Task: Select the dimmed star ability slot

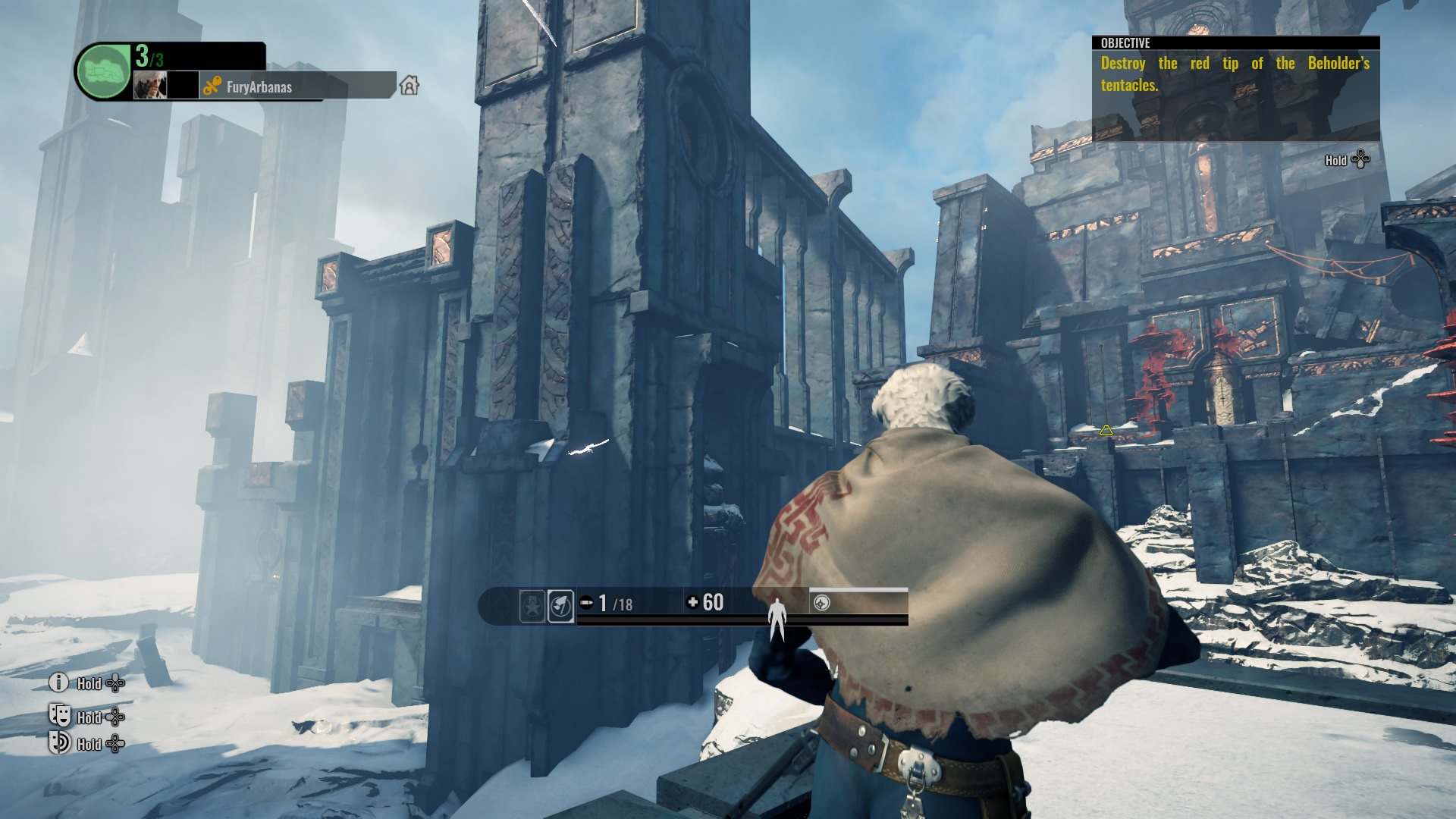Action: tap(532, 607)
